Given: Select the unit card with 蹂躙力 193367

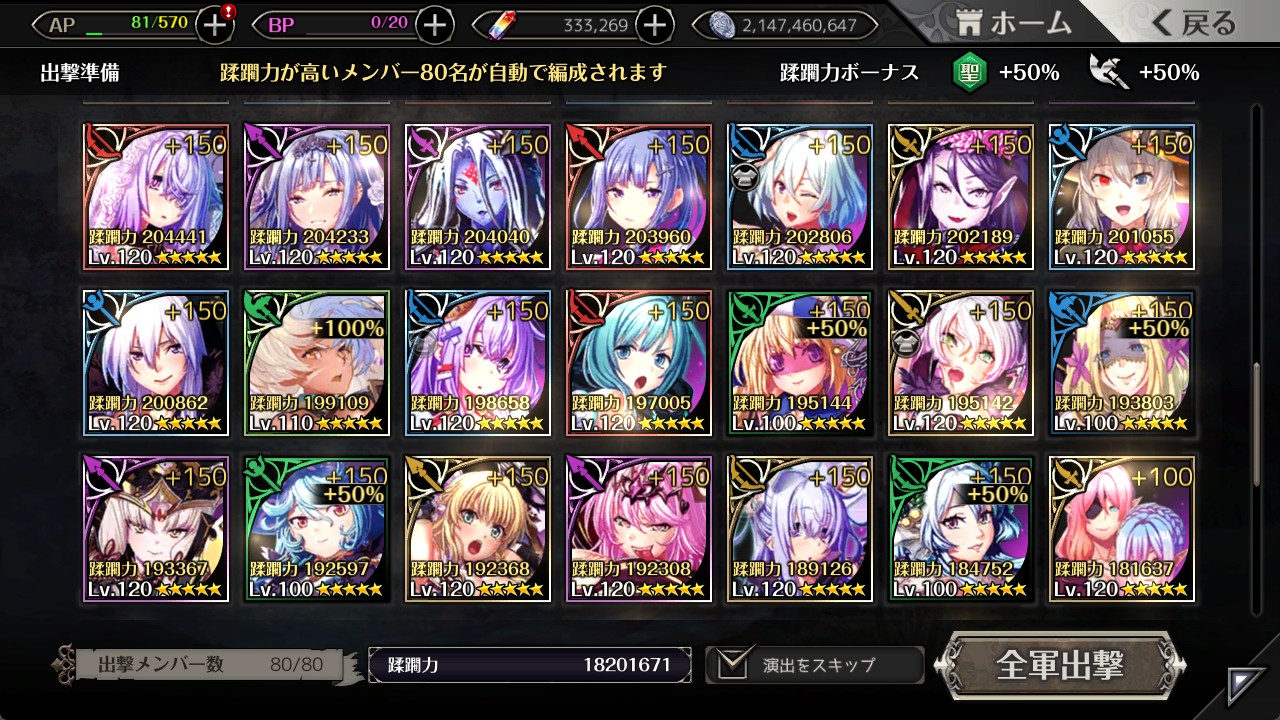Looking at the screenshot, I should coord(156,529).
